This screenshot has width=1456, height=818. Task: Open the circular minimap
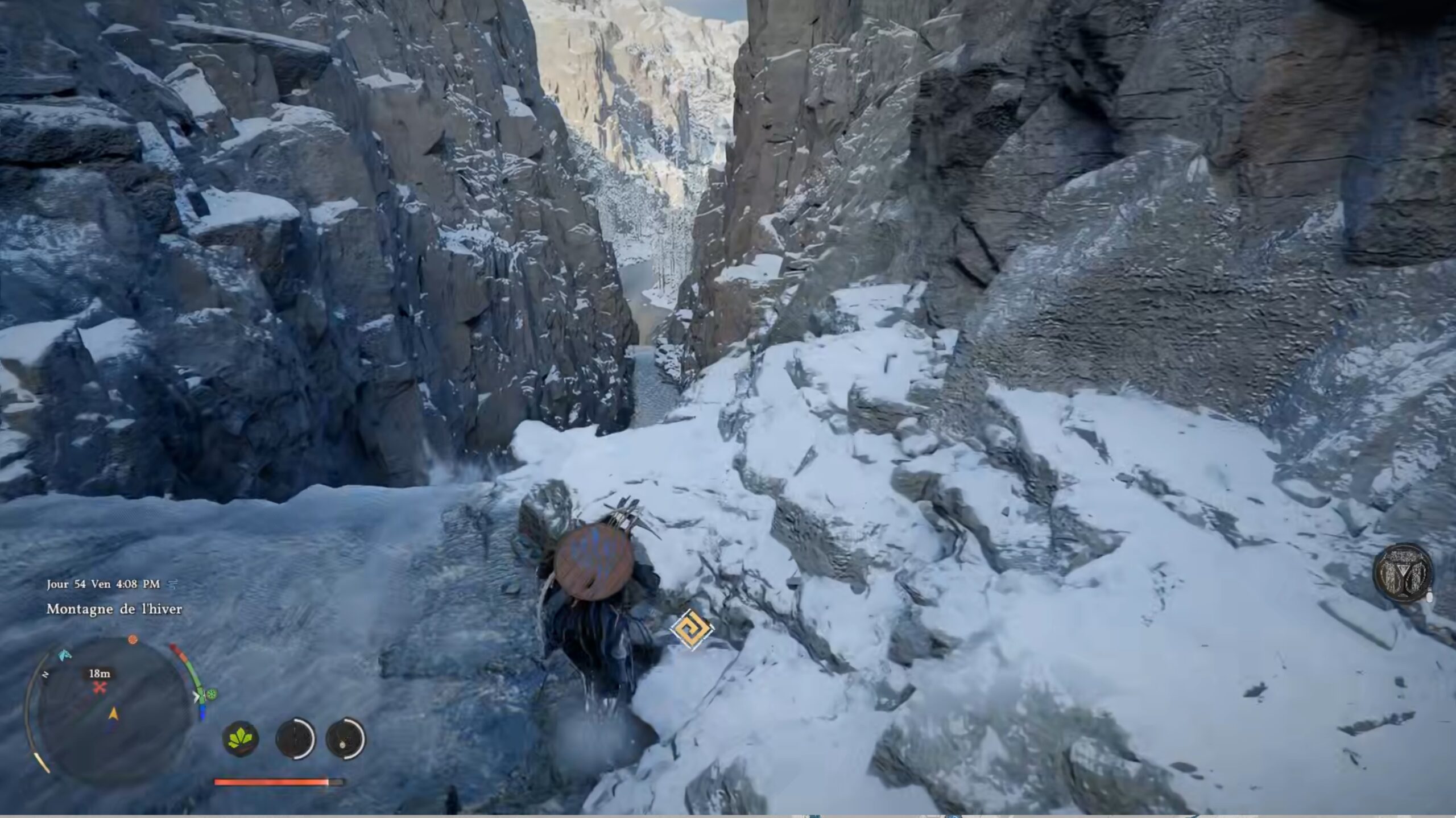point(114,712)
